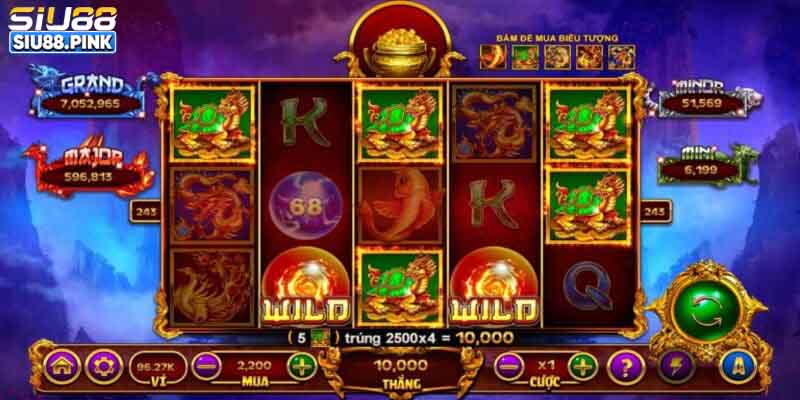
Task: Open the gear settings menu
Action: pyautogui.click(x=102, y=365)
